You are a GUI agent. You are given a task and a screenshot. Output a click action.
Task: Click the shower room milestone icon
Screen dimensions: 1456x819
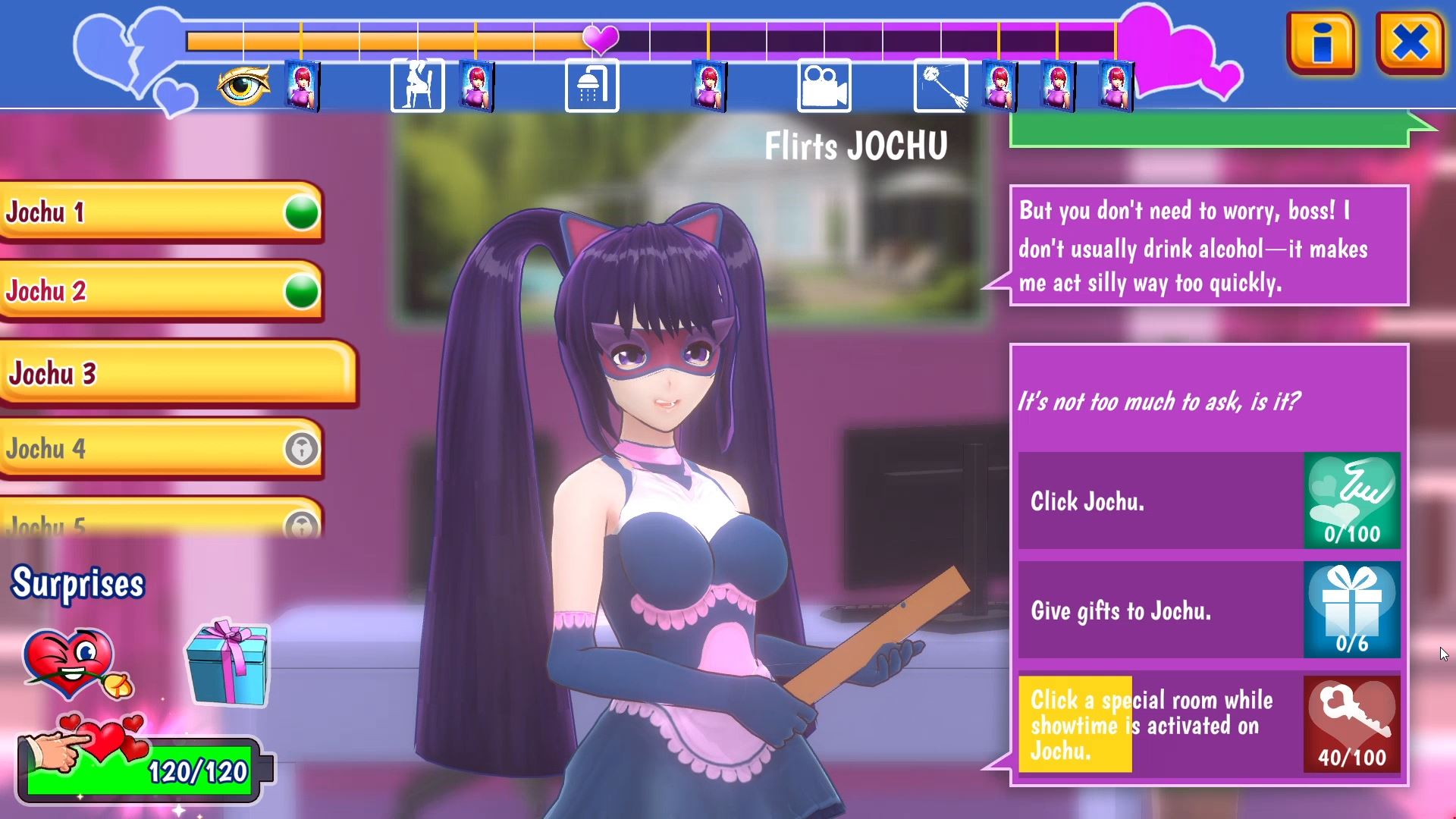click(x=591, y=86)
